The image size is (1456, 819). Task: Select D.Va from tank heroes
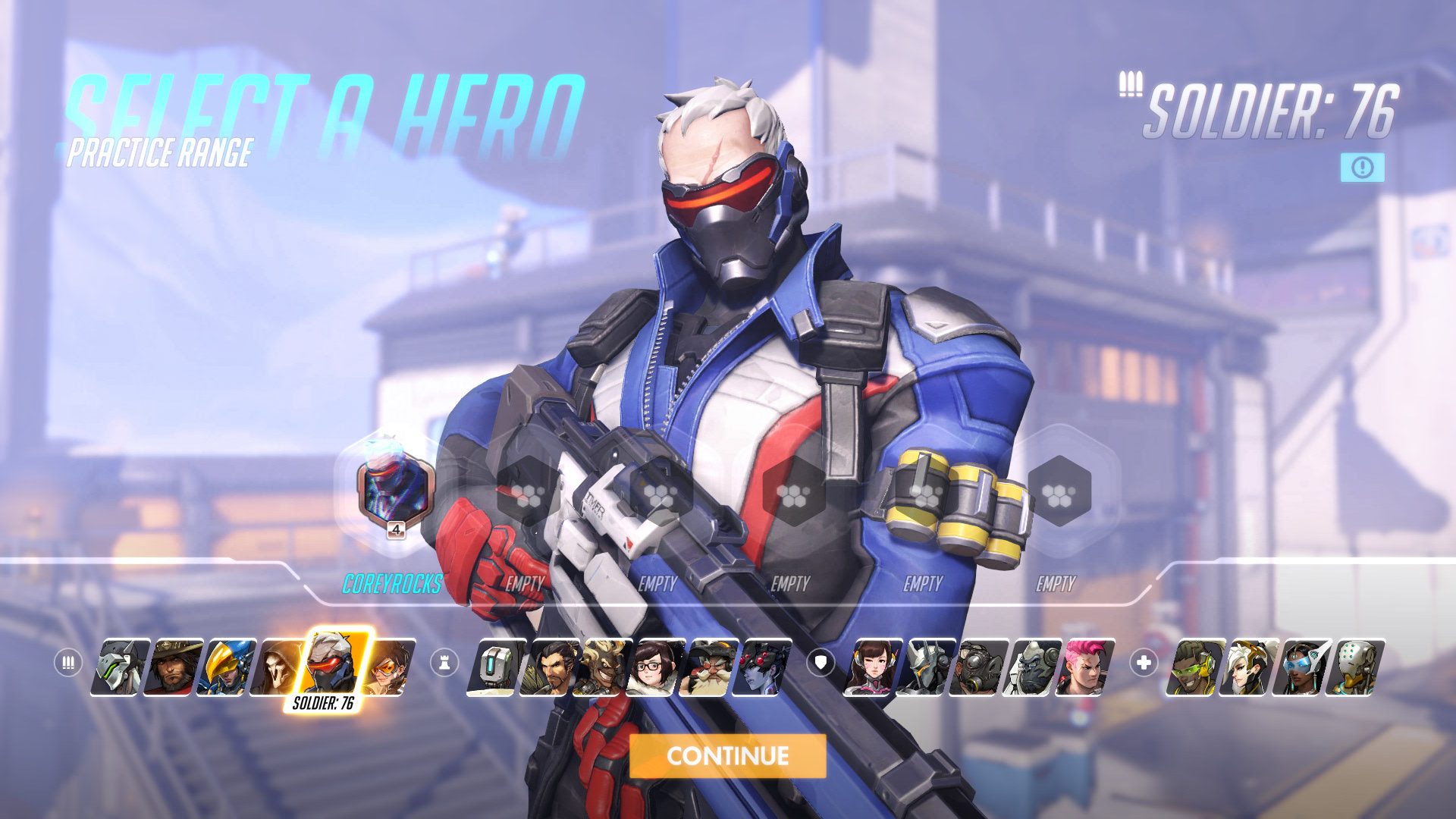point(873,667)
